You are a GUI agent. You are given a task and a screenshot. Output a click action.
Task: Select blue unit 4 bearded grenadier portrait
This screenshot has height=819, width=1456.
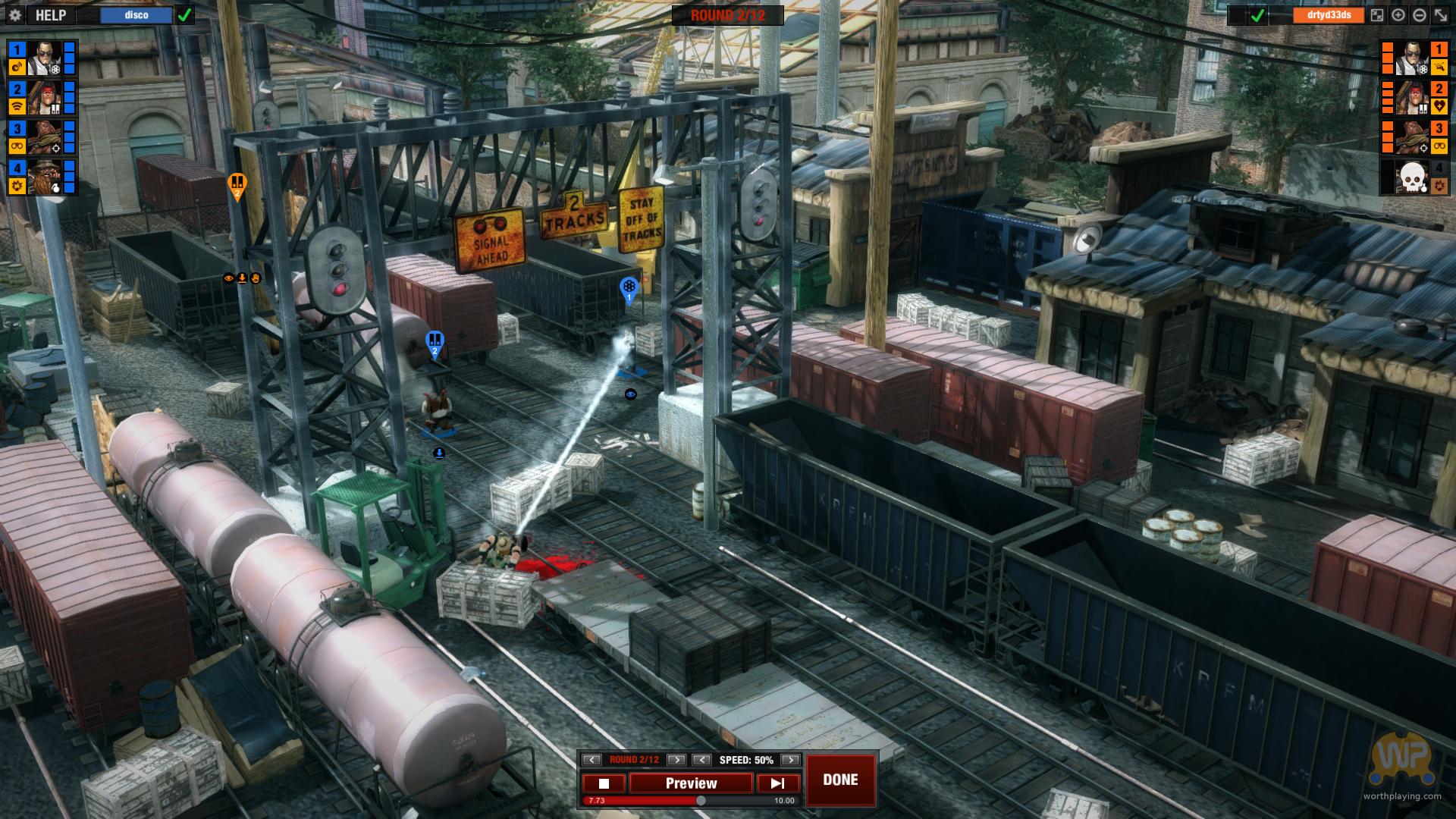(45, 177)
